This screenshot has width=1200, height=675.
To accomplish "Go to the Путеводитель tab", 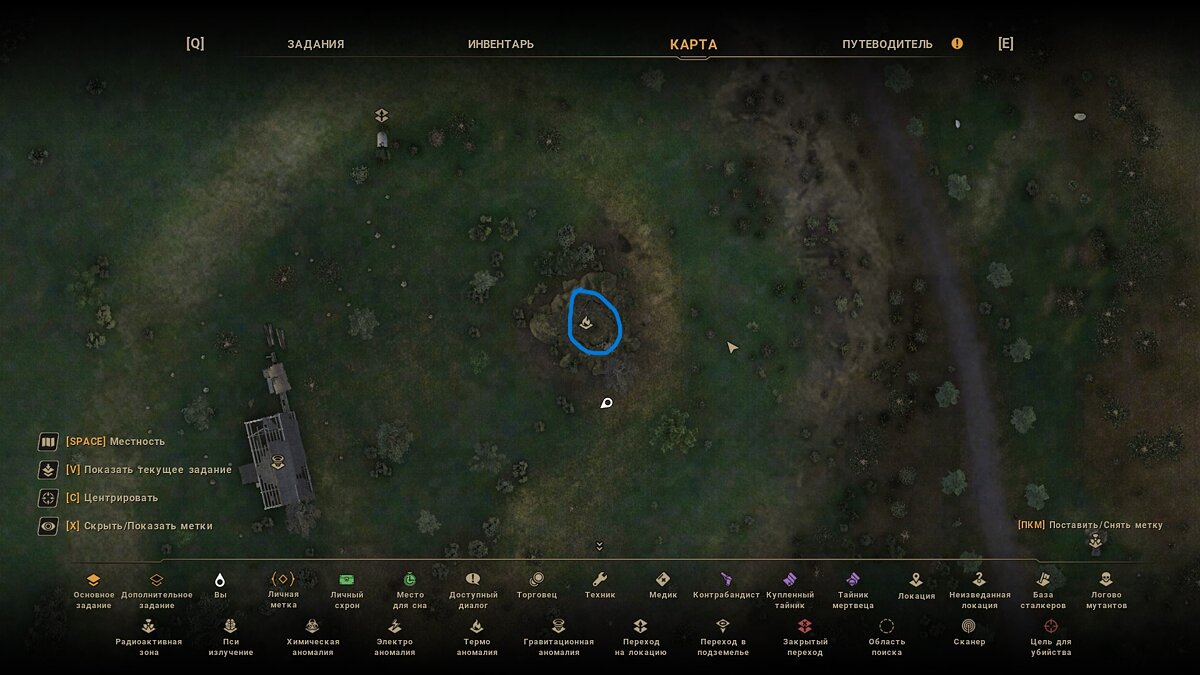I will [887, 44].
